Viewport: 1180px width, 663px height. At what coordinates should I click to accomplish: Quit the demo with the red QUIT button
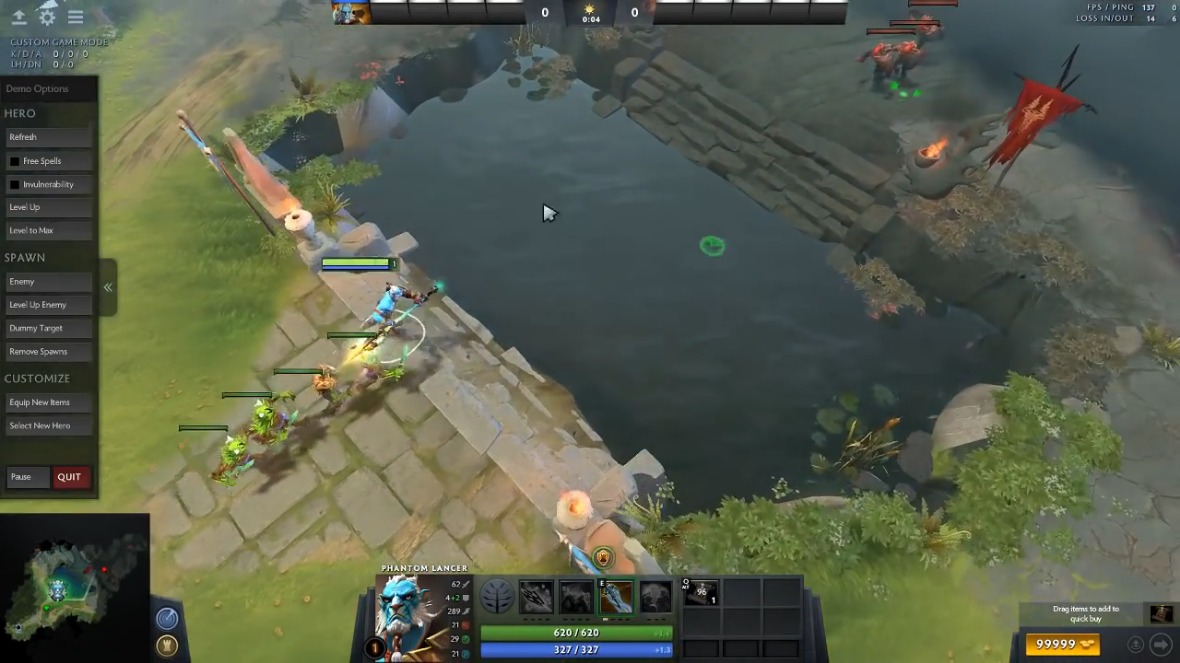pyautogui.click(x=70, y=477)
